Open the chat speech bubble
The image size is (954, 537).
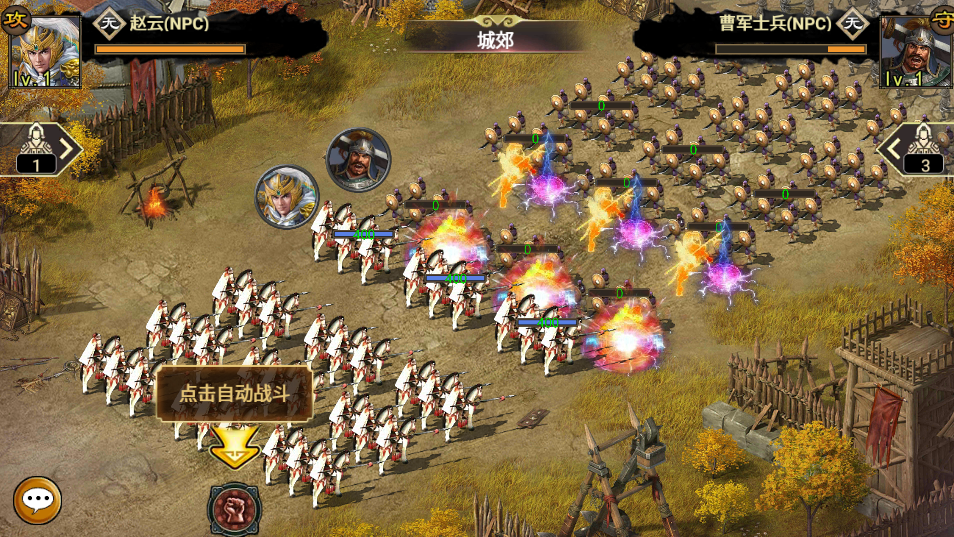[37, 500]
